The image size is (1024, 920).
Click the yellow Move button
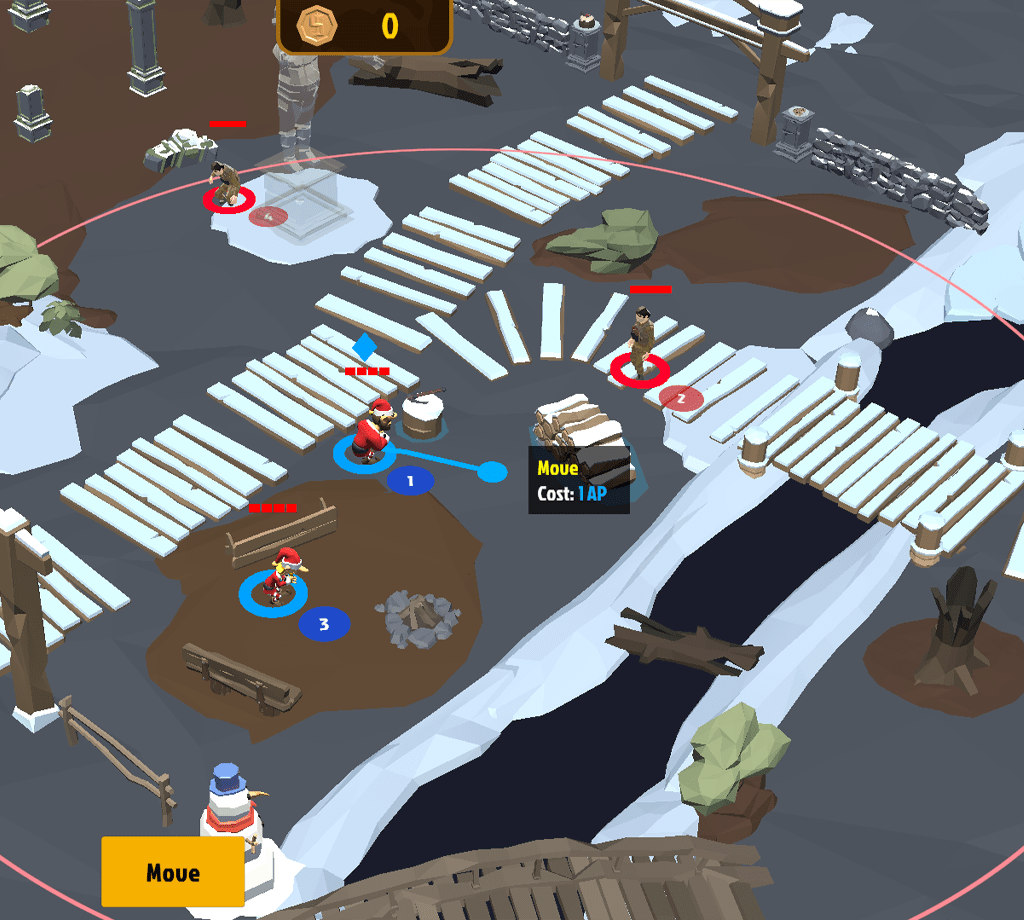pos(173,872)
